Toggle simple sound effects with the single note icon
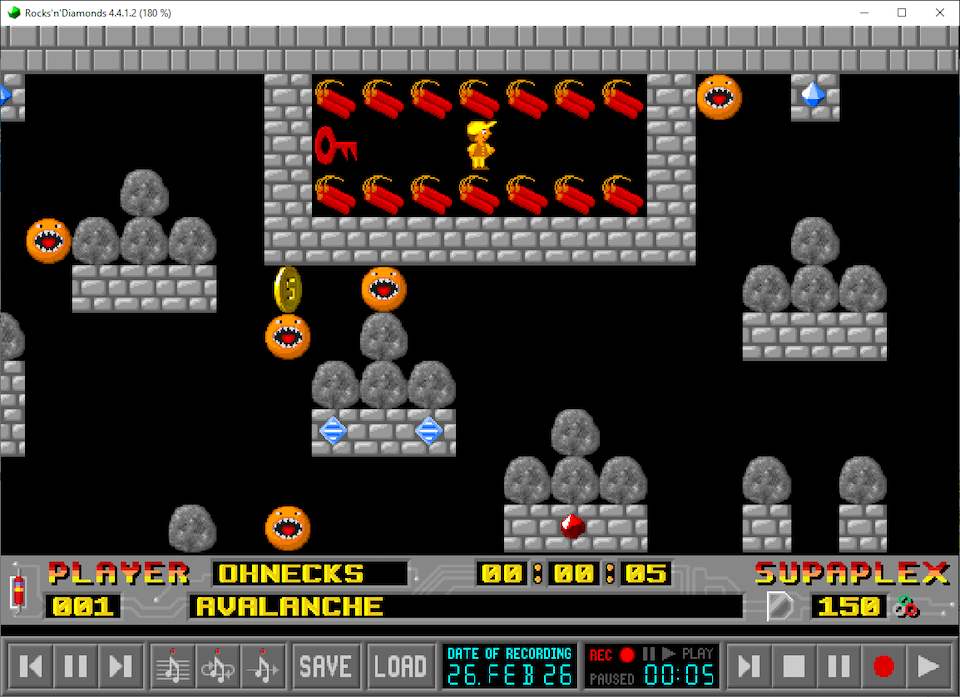960x697 pixels. (262, 665)
